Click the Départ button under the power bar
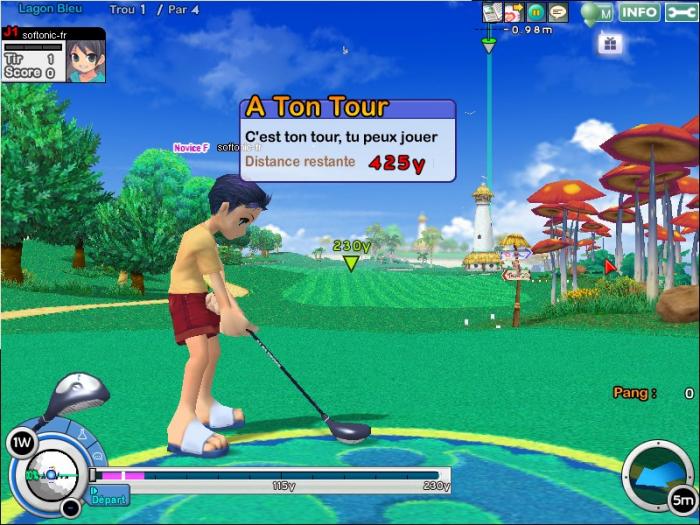Image resolution: width=700 pixels, height=525 pixels. coord(109,495)
